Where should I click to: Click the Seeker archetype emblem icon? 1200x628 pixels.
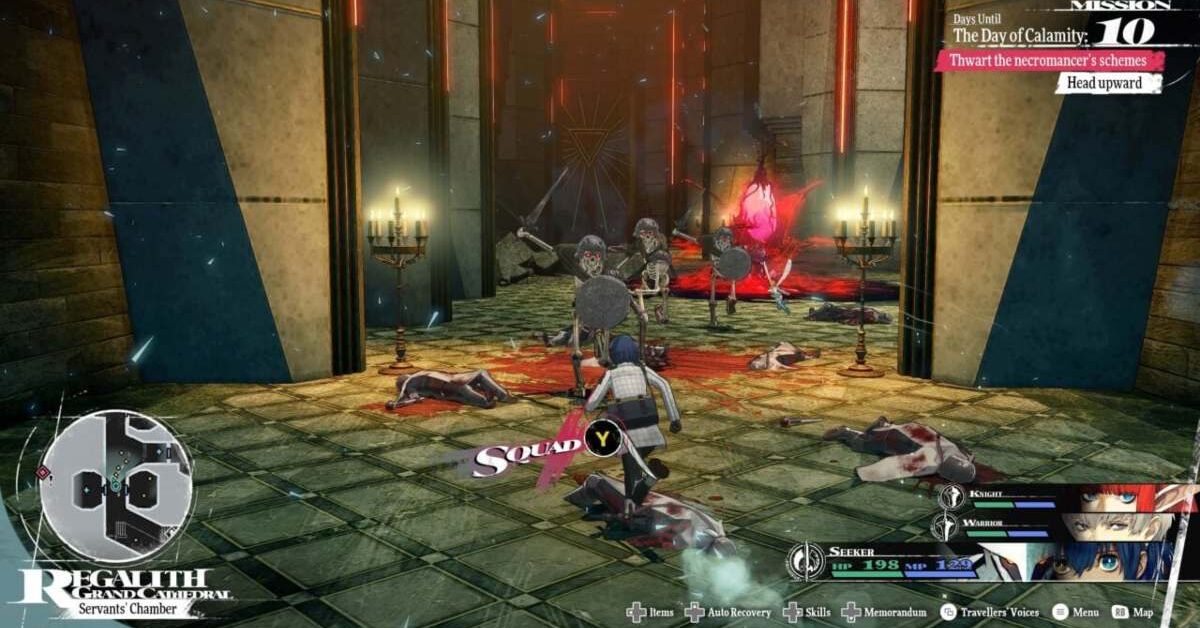tap(805, 562)
